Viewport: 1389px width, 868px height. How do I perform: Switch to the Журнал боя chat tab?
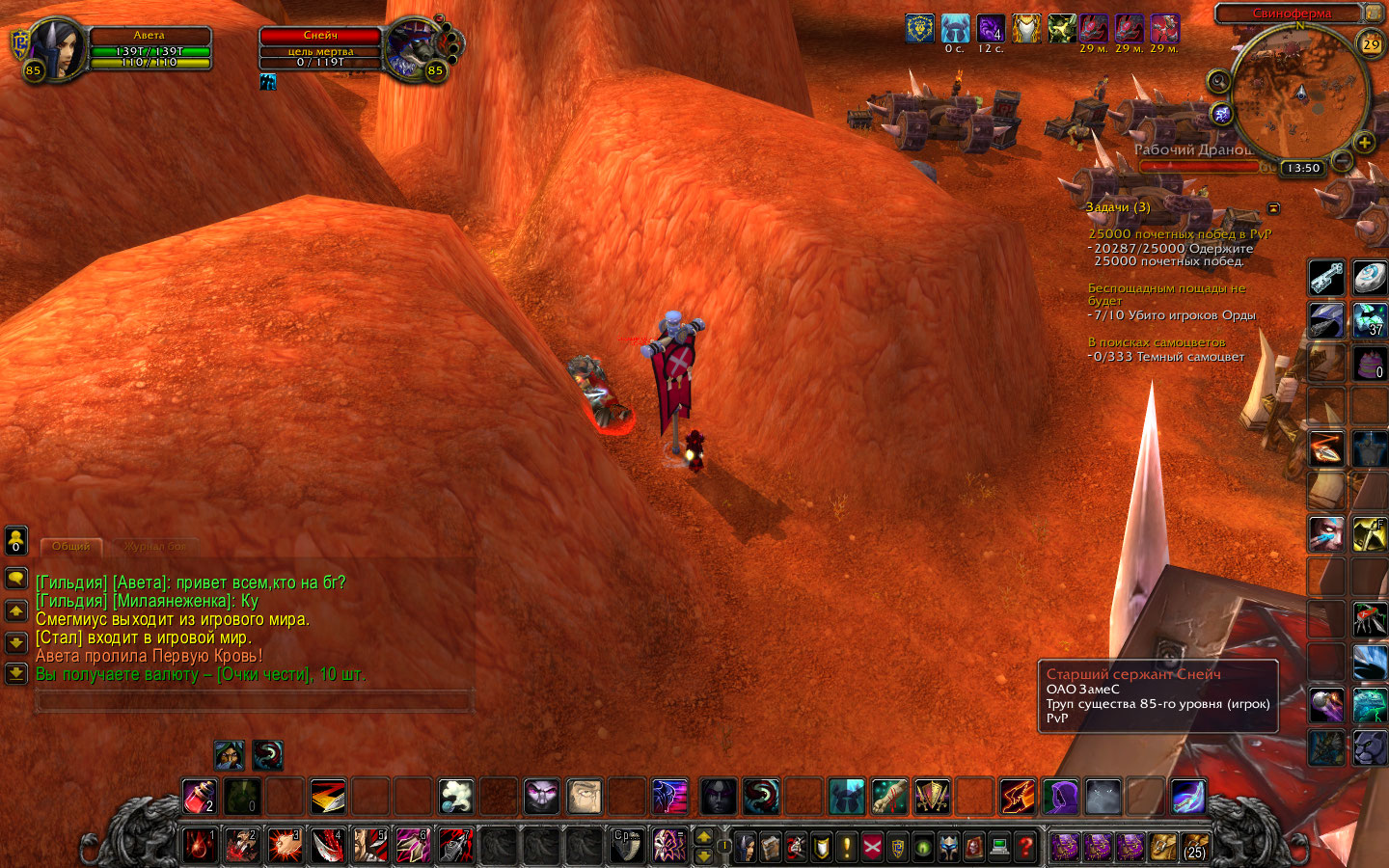(x=154, y=547)
